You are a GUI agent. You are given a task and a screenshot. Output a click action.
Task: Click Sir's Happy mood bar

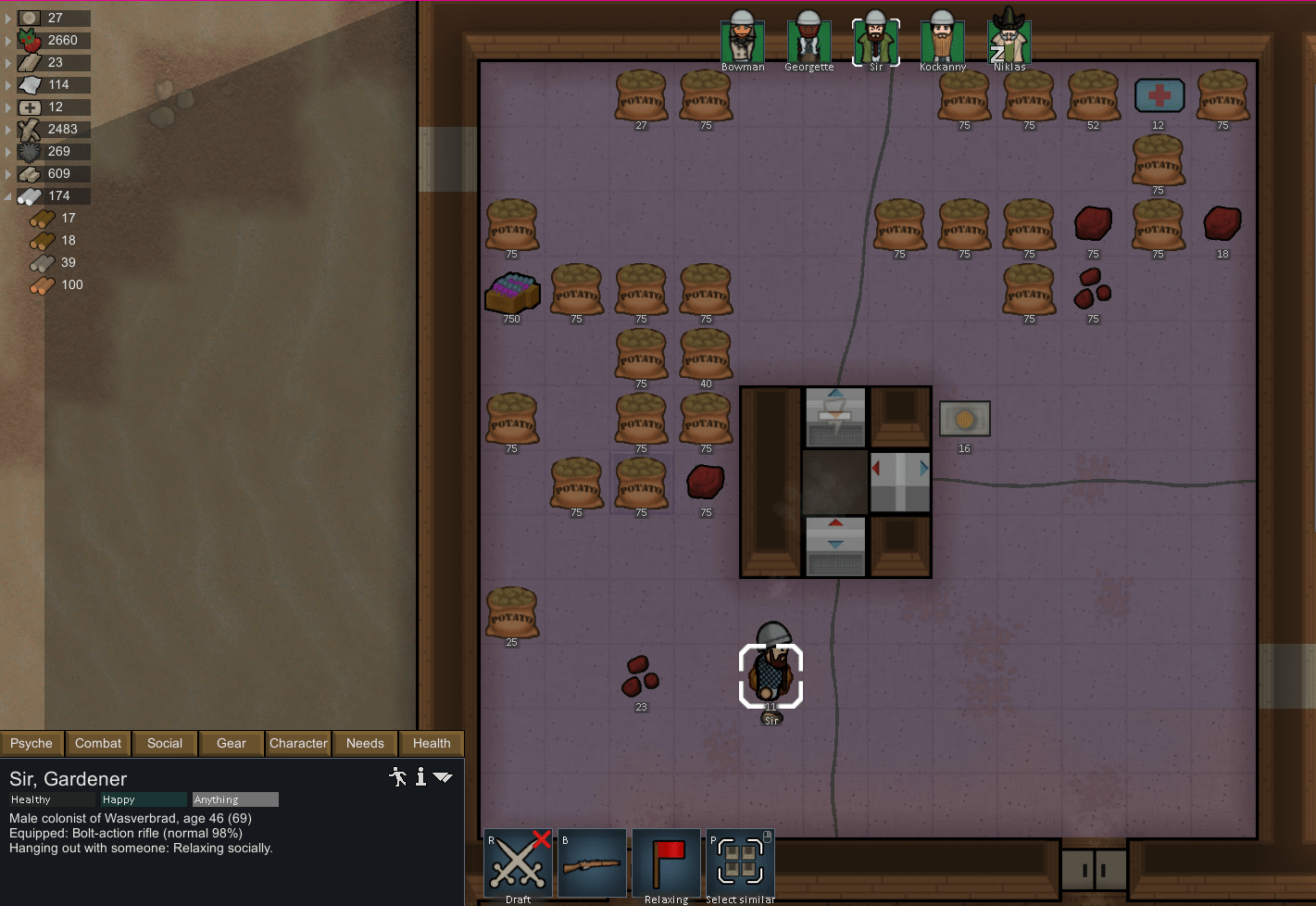point(142,799)
